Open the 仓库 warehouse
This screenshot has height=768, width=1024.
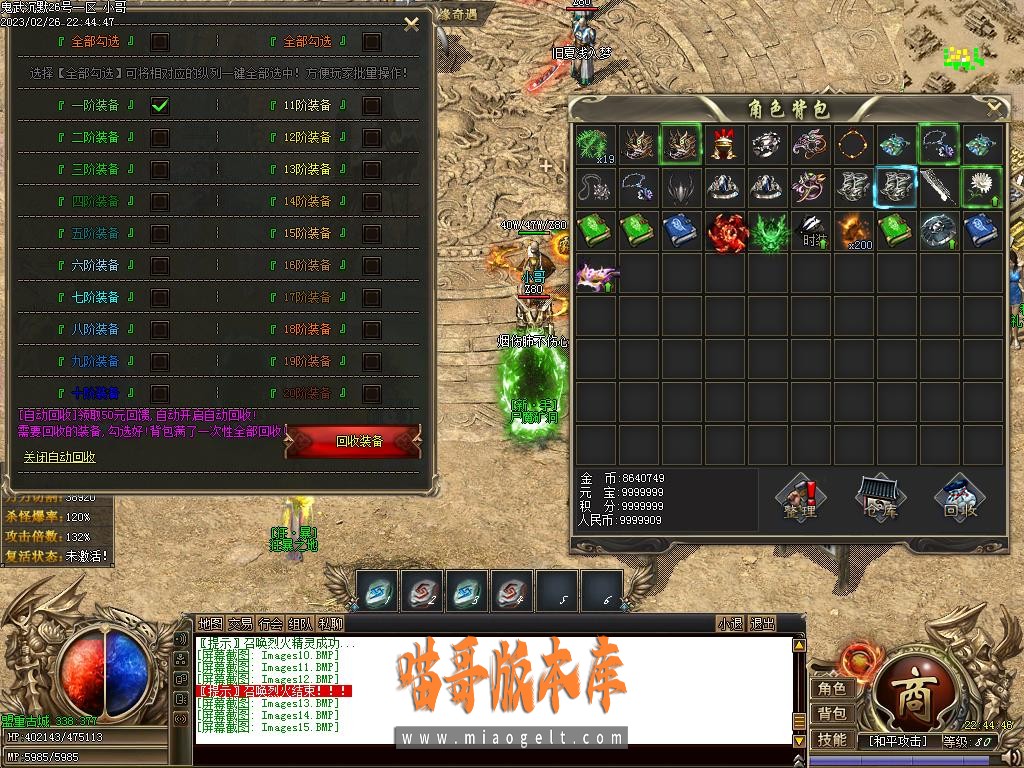(x=880, y=498)
